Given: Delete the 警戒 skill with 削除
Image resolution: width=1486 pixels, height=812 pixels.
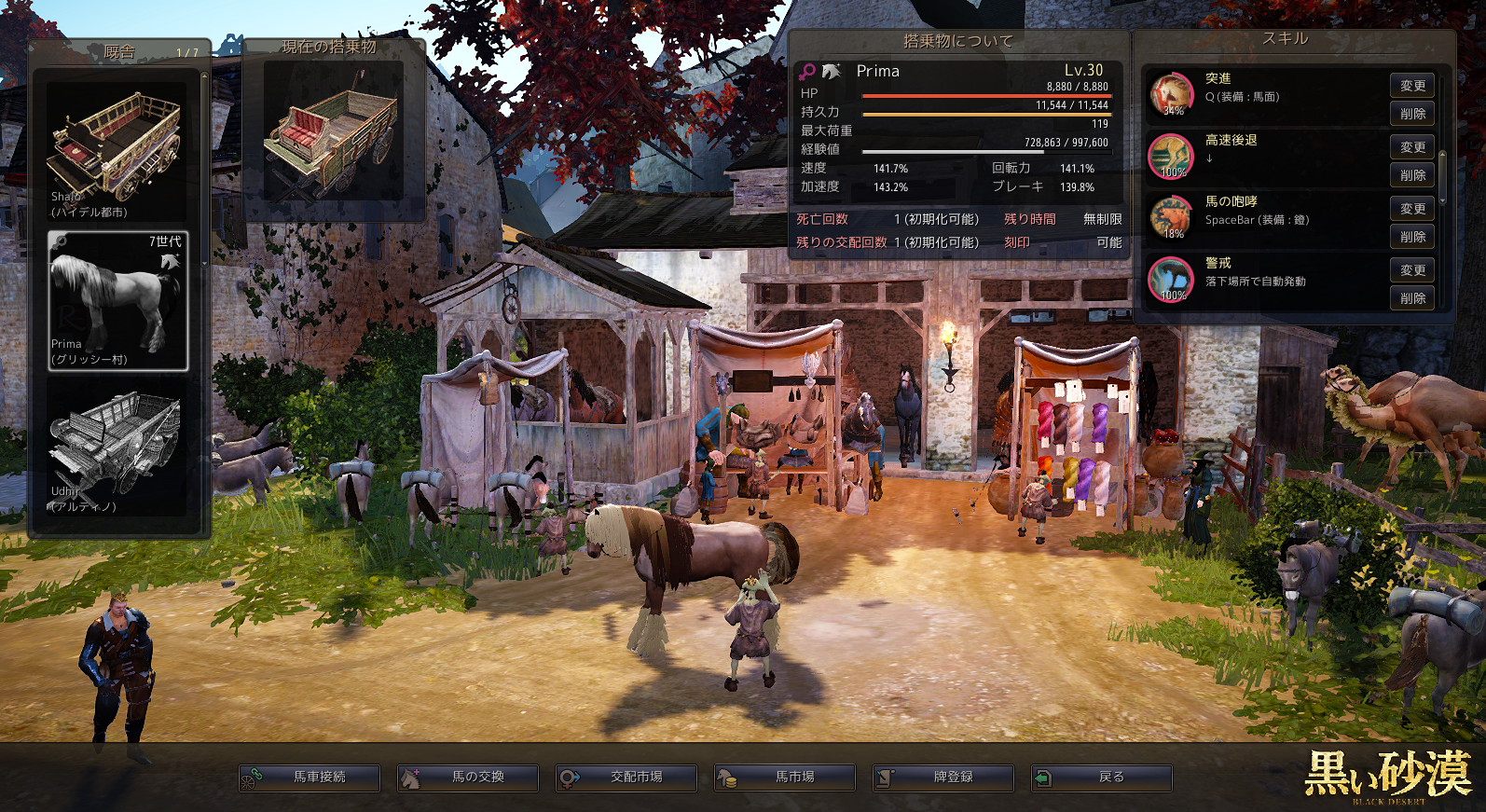Looking at the screenshot, I should 1412,298.
